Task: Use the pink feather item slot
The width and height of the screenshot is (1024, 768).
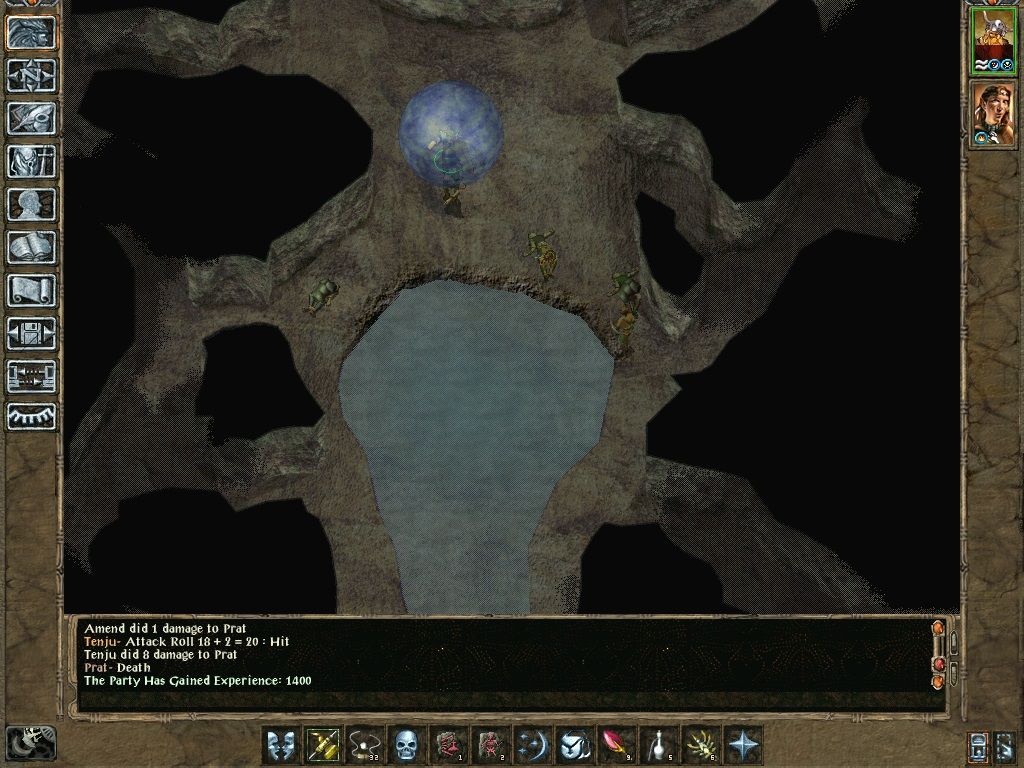Action: click(x=616, y=745)
